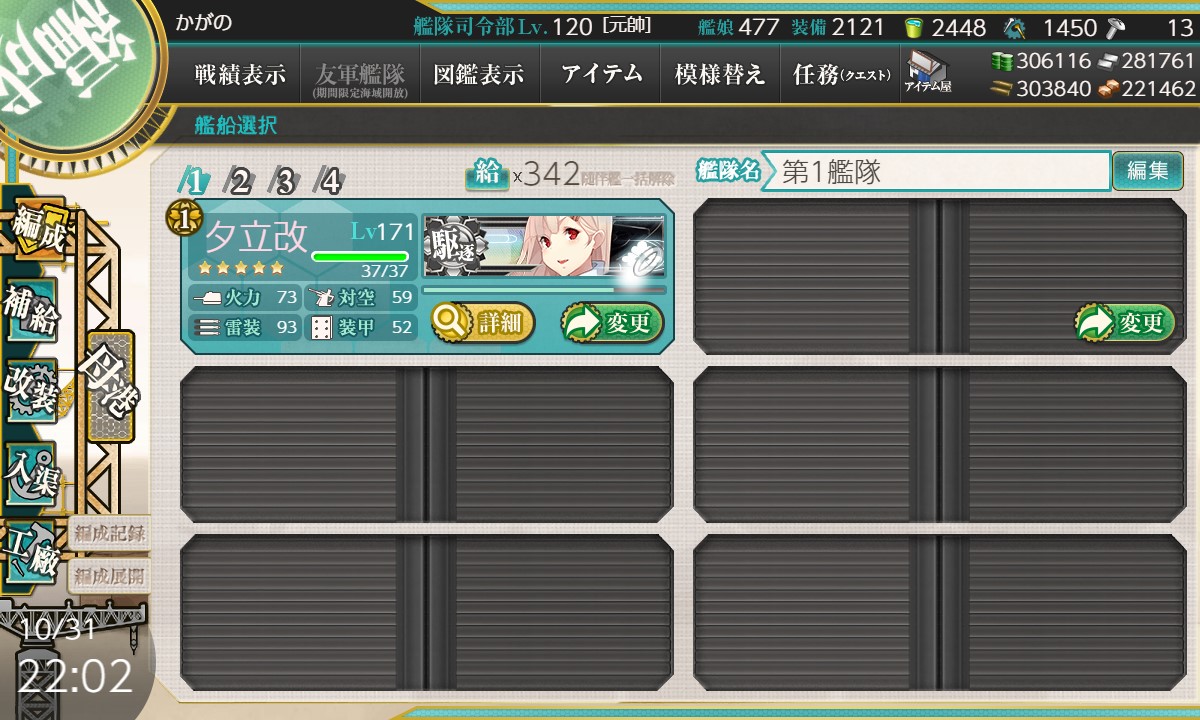1200x720 pixels.
Task: Click the 第1艦隊 fleet name field
Action: click(x=935, y=171)
